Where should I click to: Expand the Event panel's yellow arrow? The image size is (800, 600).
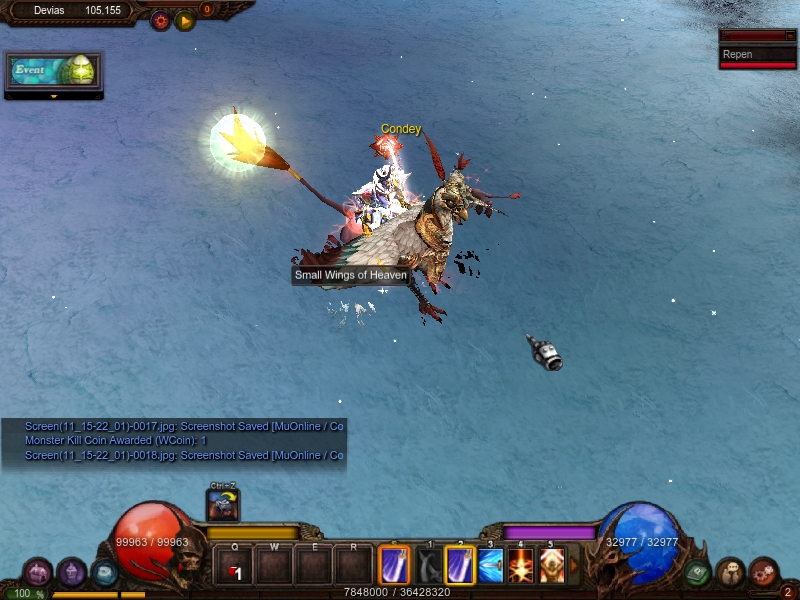(x=54, y=97)
